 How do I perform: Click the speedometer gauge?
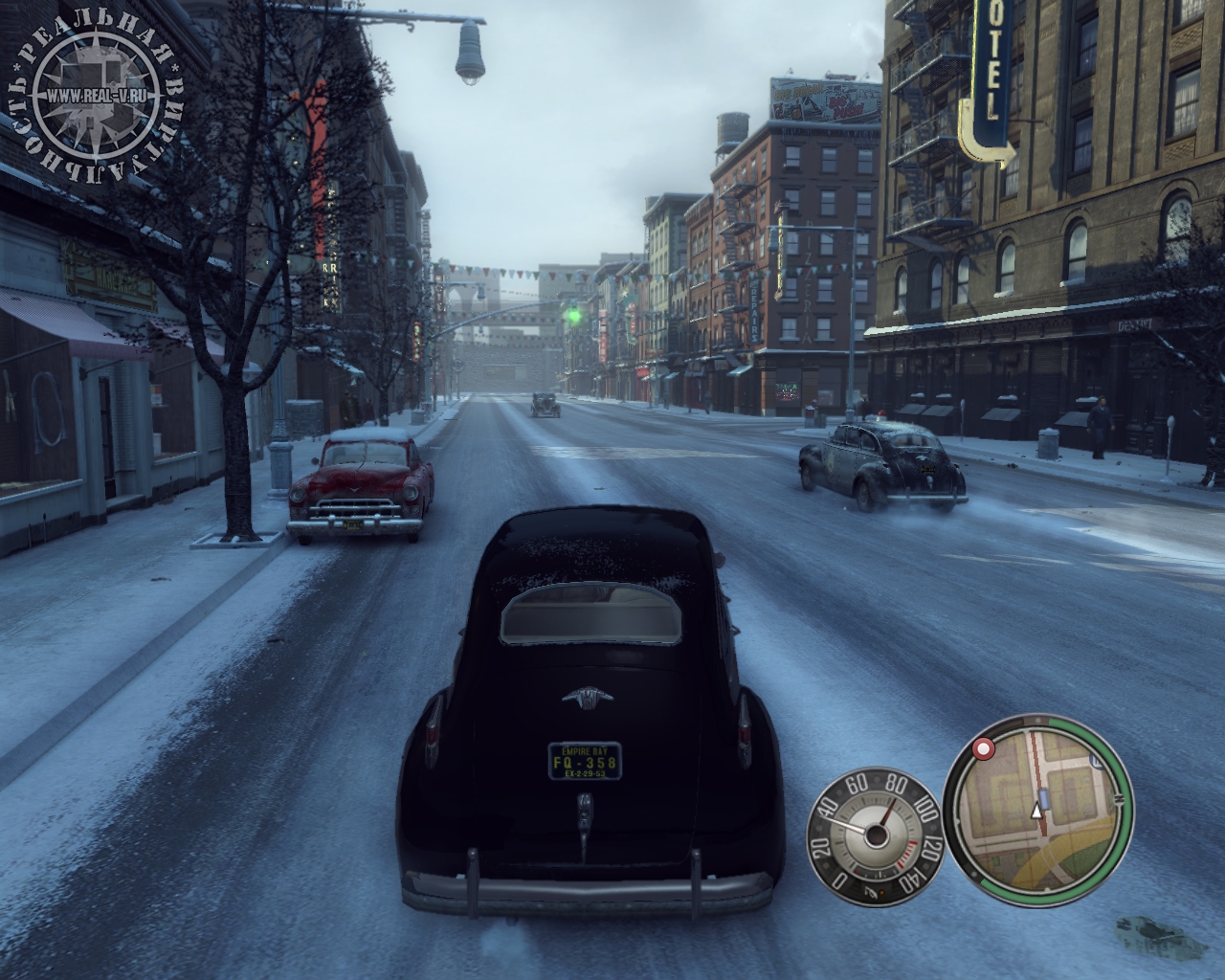click(875, 831)
